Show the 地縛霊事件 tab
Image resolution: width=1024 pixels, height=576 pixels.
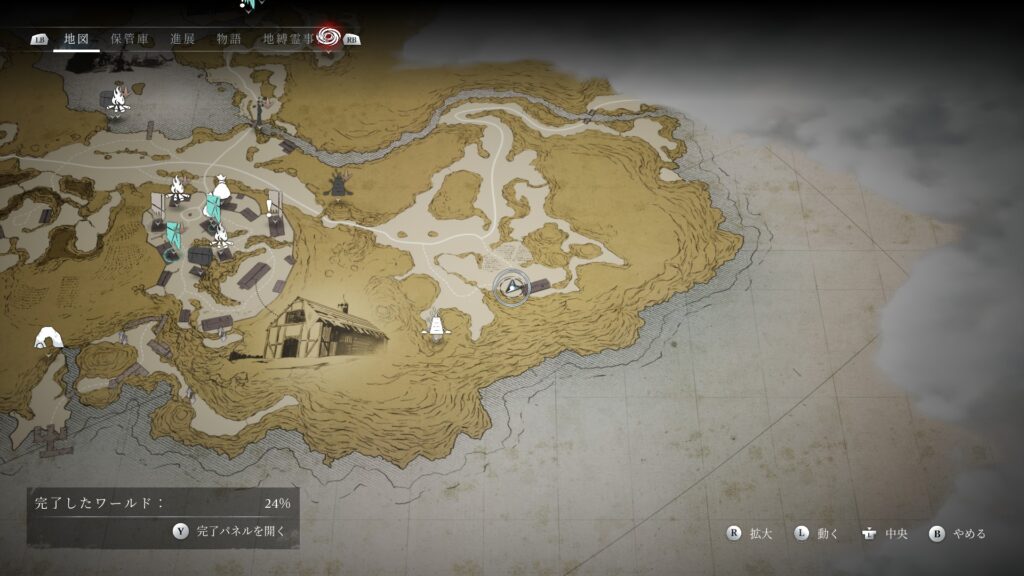tap(289, 39)
